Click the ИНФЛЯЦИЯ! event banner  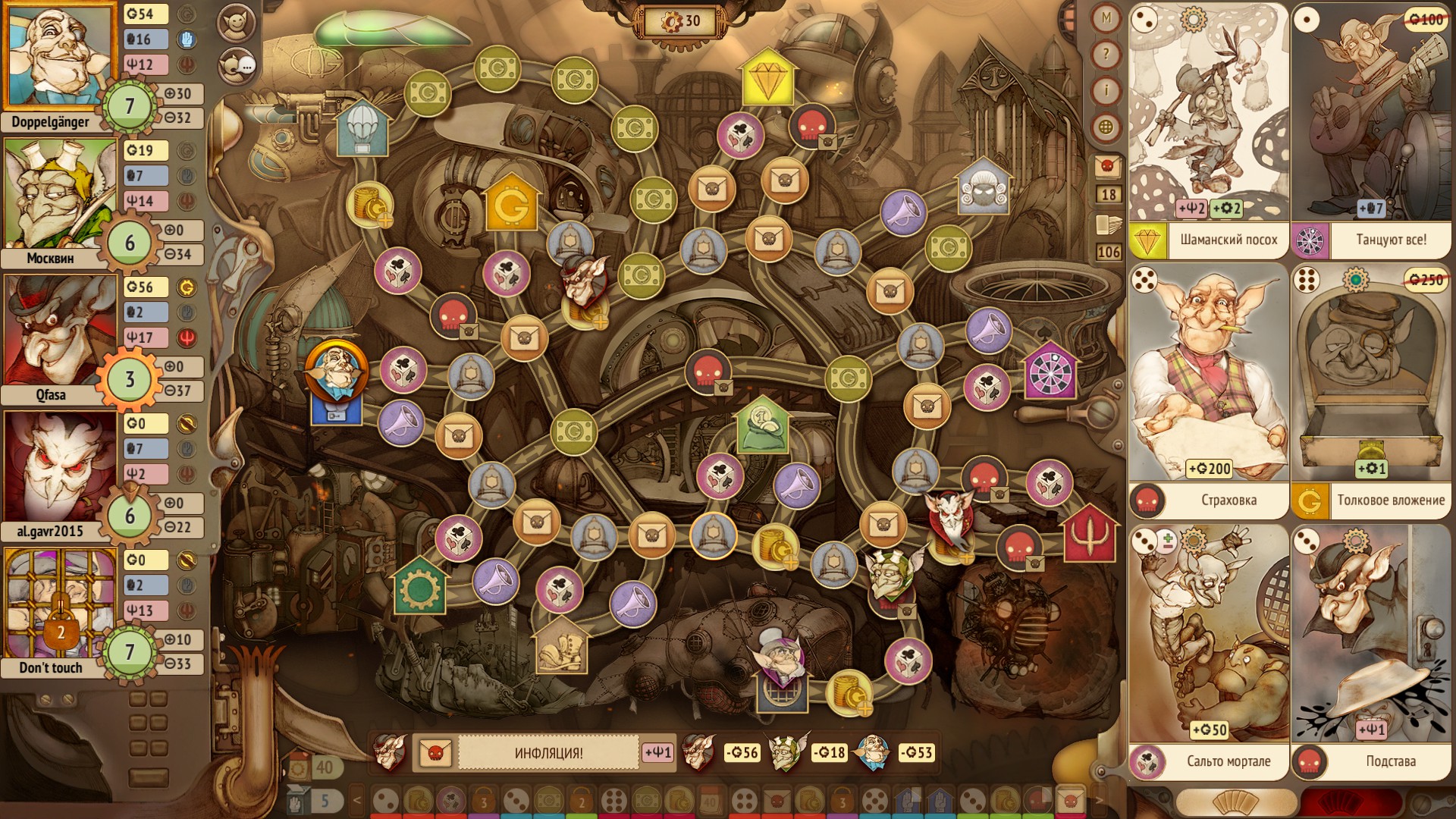(548, 753)
